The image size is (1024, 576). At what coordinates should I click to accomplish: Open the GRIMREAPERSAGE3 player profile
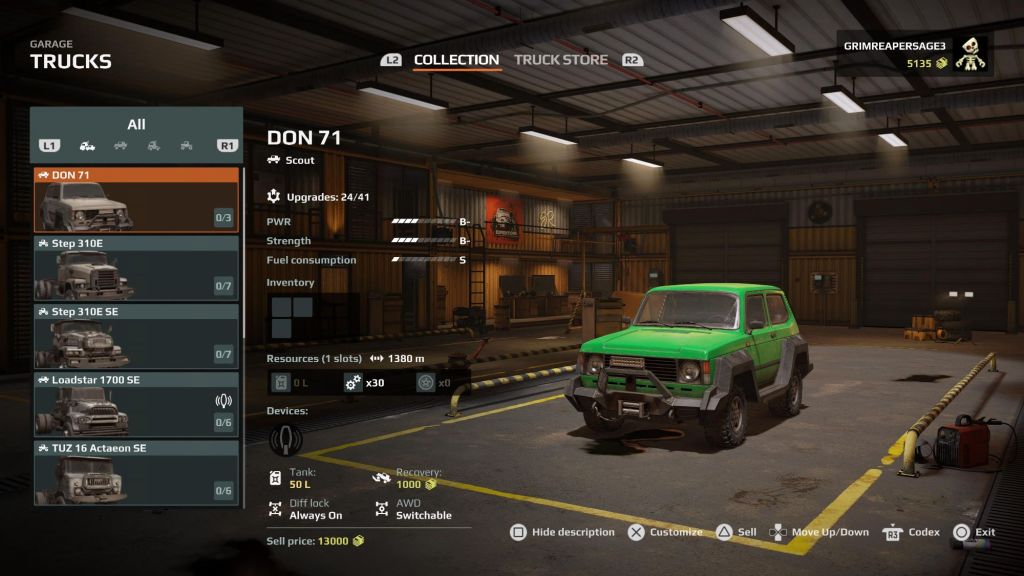[x=914, y=54]
